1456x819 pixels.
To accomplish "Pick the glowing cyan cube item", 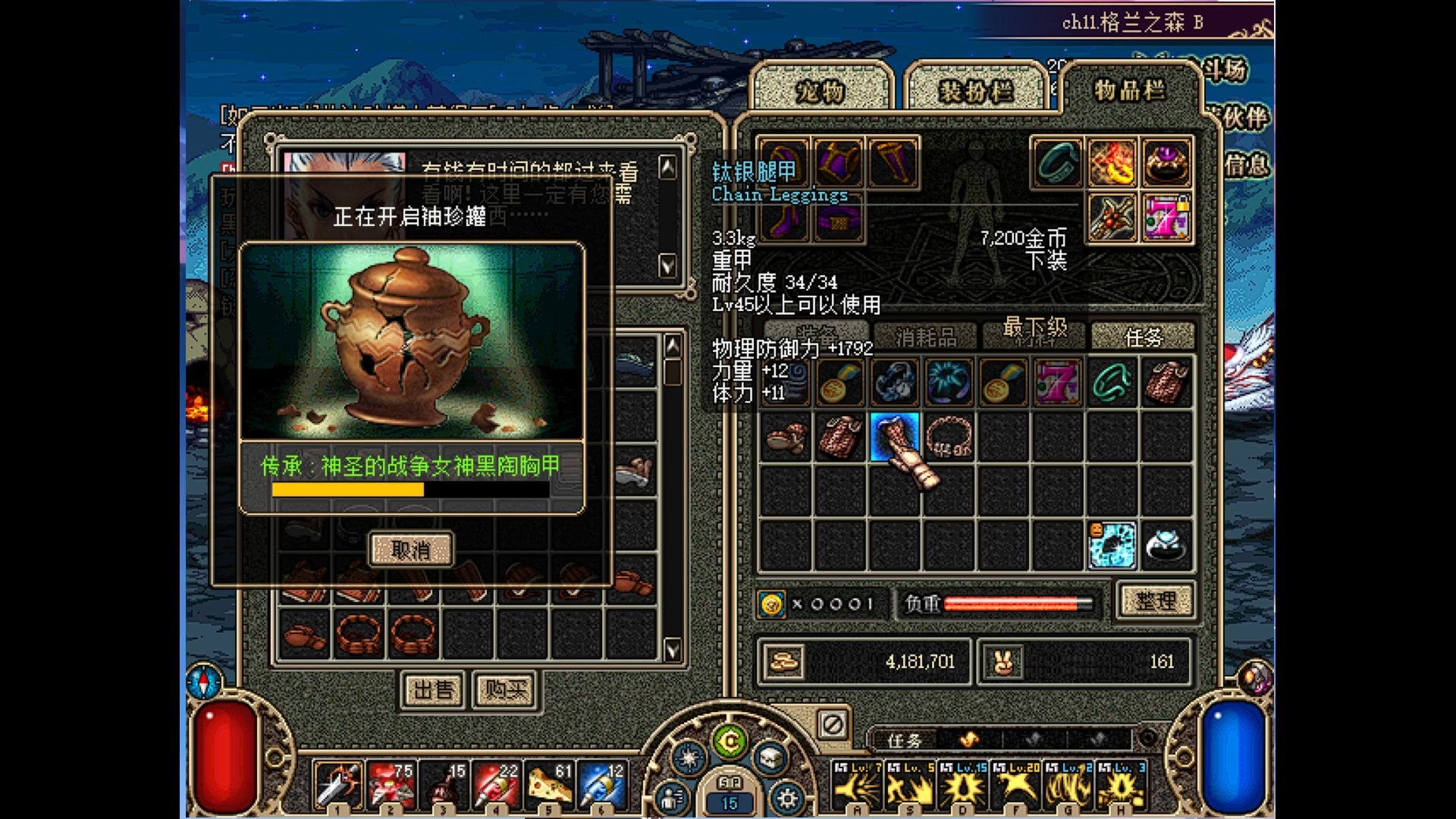I will (x=1112, y=545).
